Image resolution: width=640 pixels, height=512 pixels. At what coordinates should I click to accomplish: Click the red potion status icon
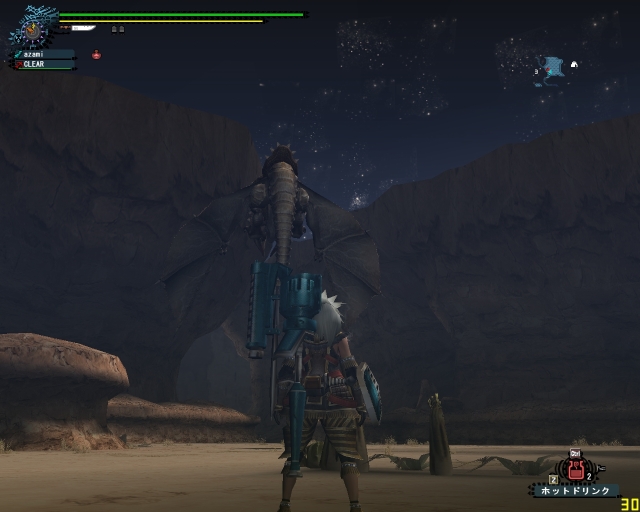(96, 55)
